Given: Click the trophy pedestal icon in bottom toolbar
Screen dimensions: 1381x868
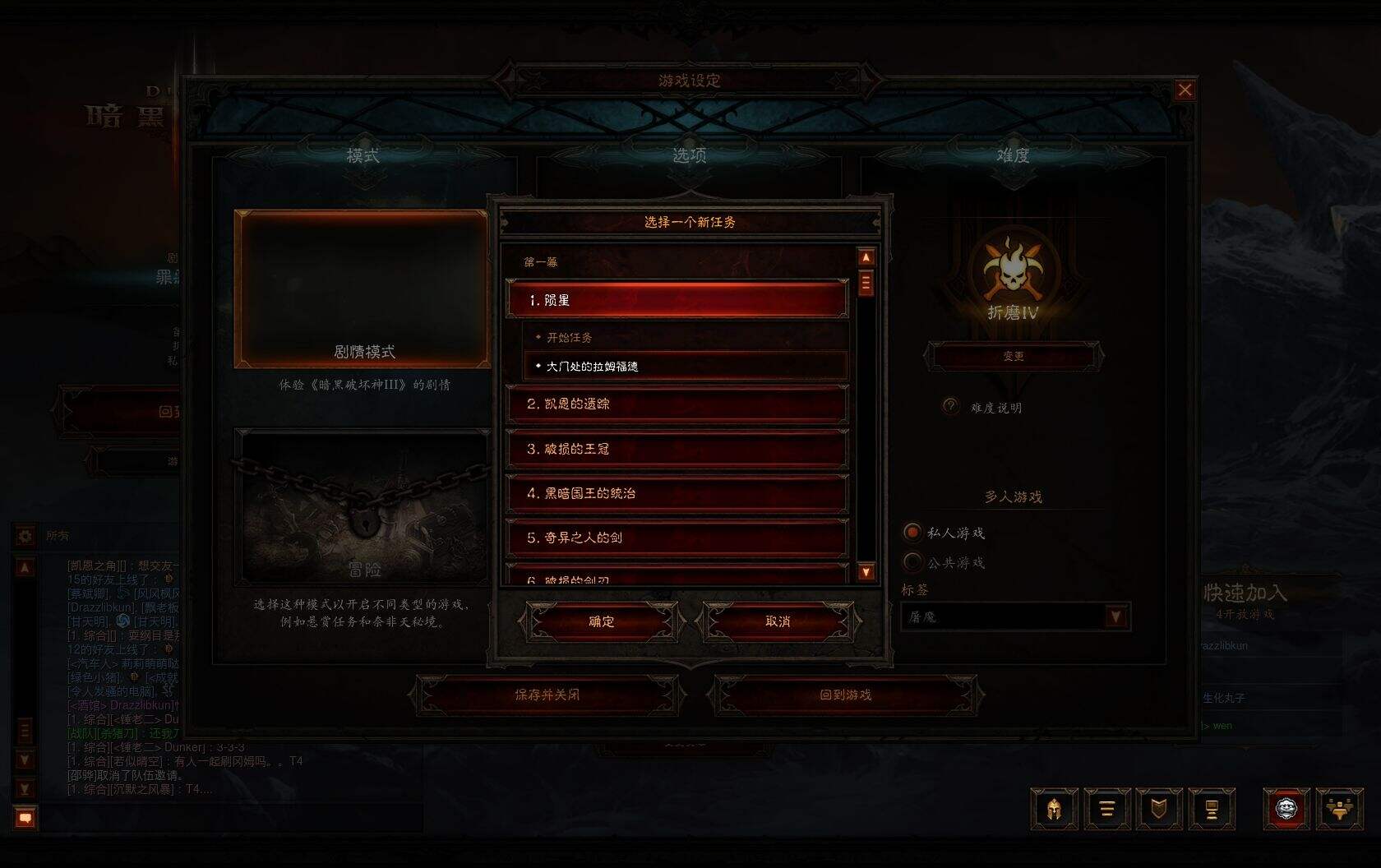Looking at the screenshot, I should 1210,809.
